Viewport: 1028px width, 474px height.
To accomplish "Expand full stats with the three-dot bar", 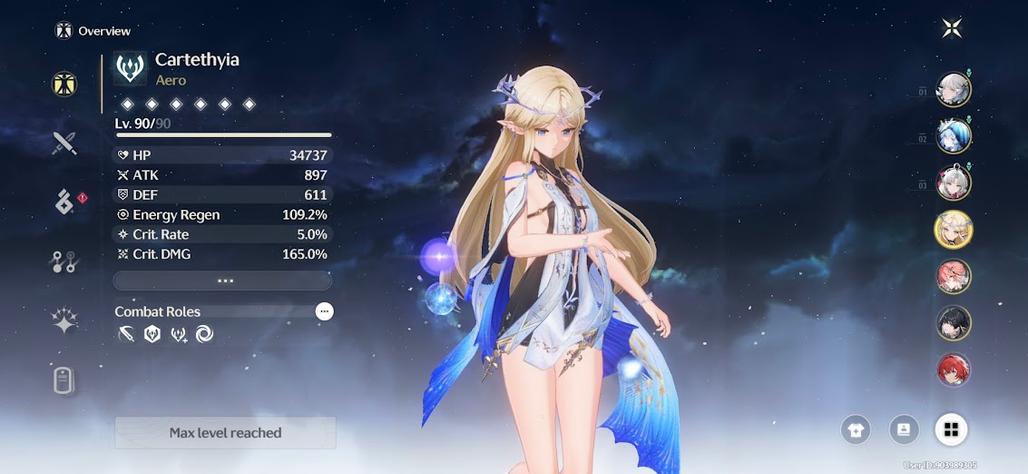I will click(223, 281).
